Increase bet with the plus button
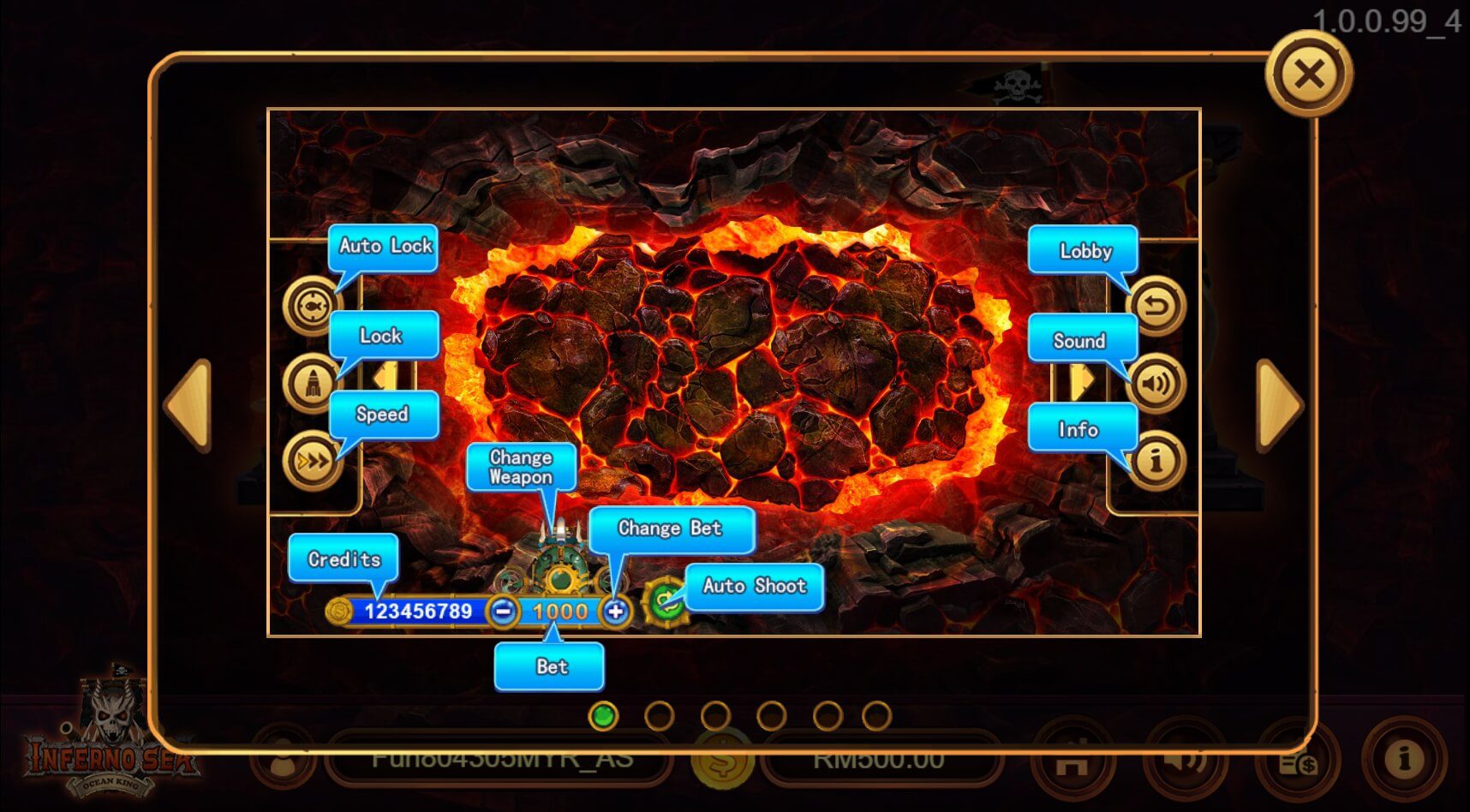The width and height of the screenshot is (1470, 812). tap(616, 612)
